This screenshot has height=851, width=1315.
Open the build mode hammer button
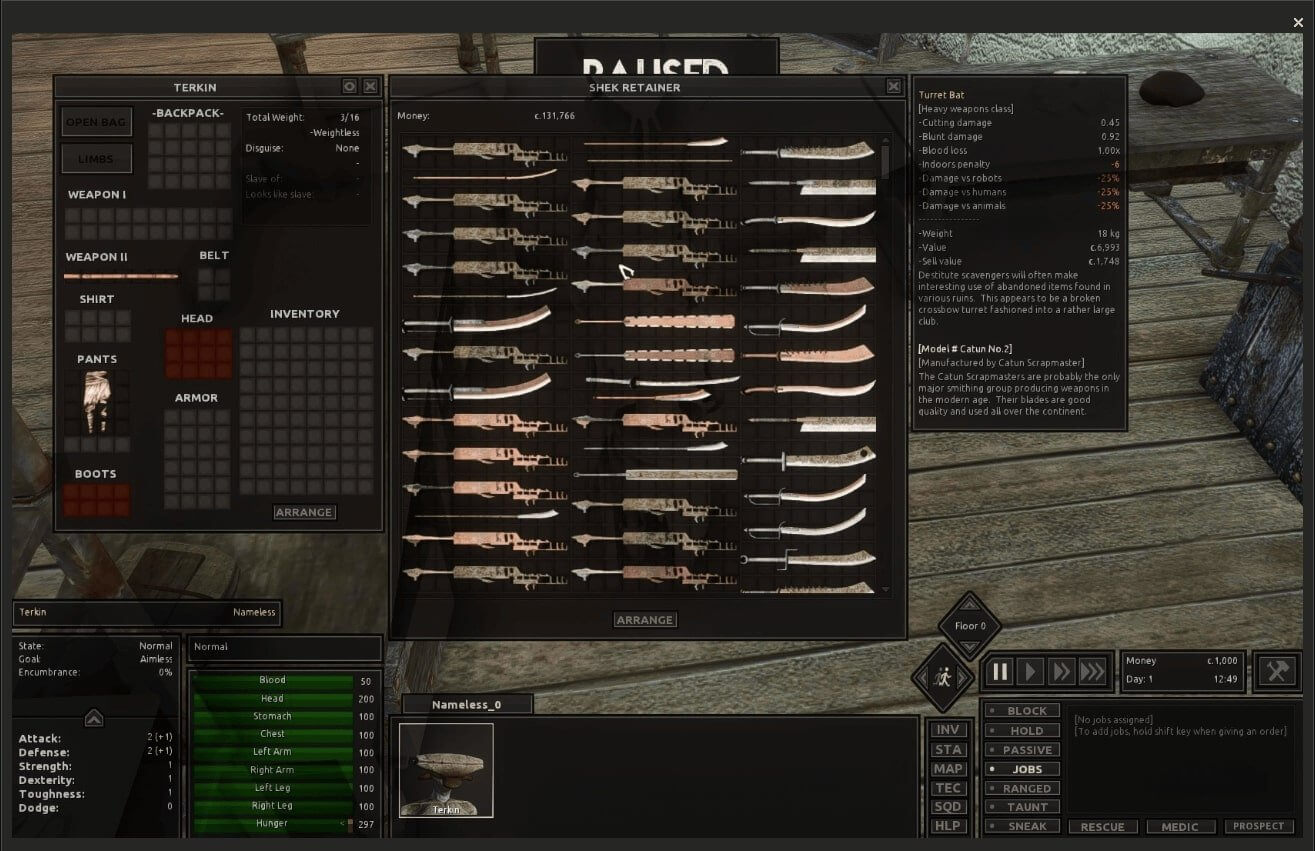click(x=1277, y=670)
